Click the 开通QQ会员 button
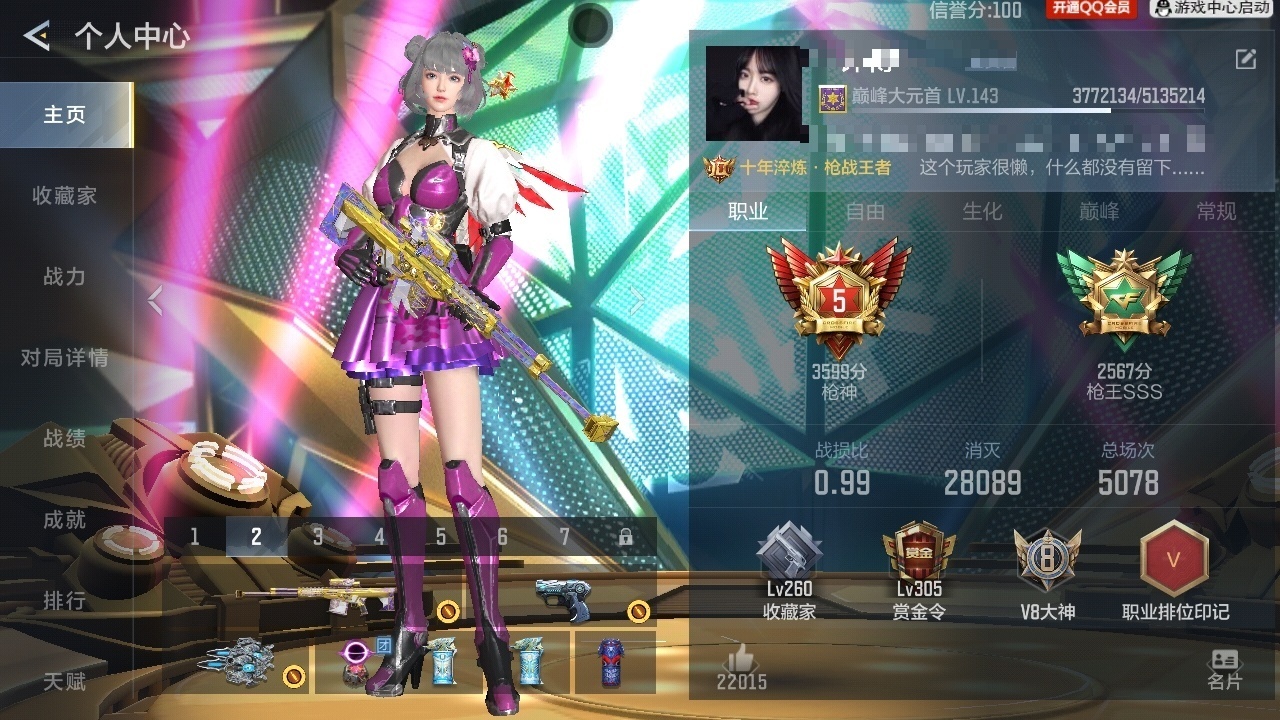 coord(1091,9)
